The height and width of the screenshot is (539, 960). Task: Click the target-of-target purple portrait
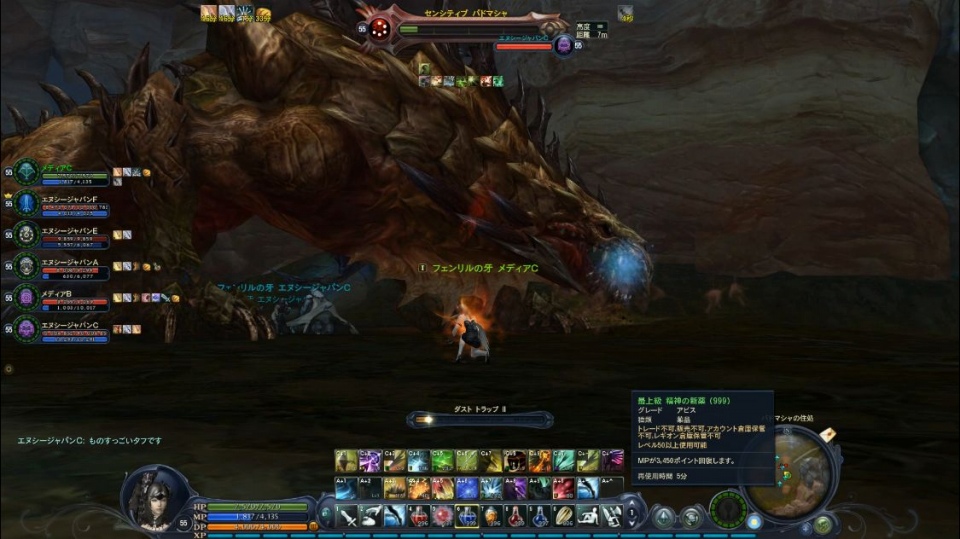click(x=564, y=45)
